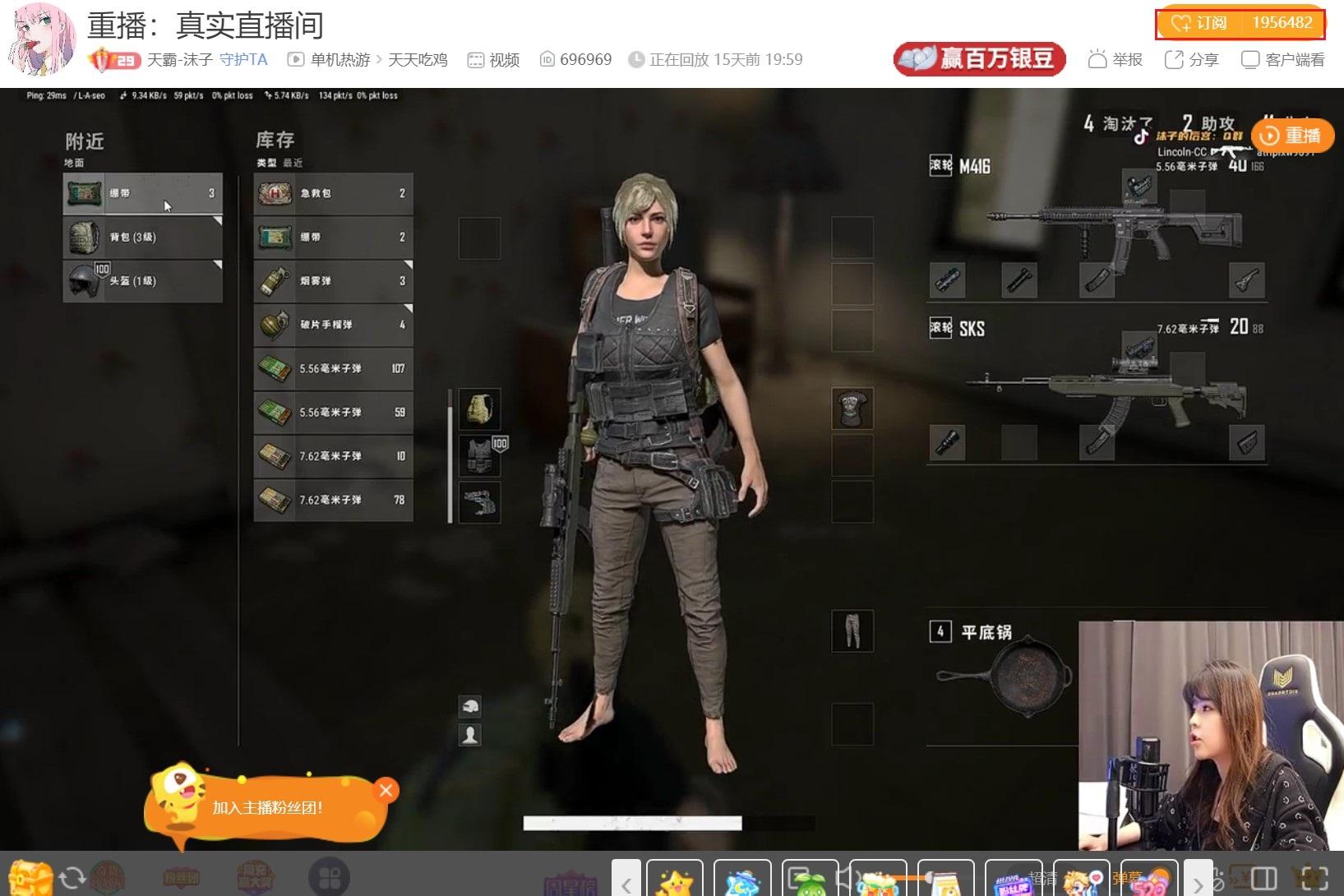Select the SKS magazine attachment slot

click(1097, 442)
